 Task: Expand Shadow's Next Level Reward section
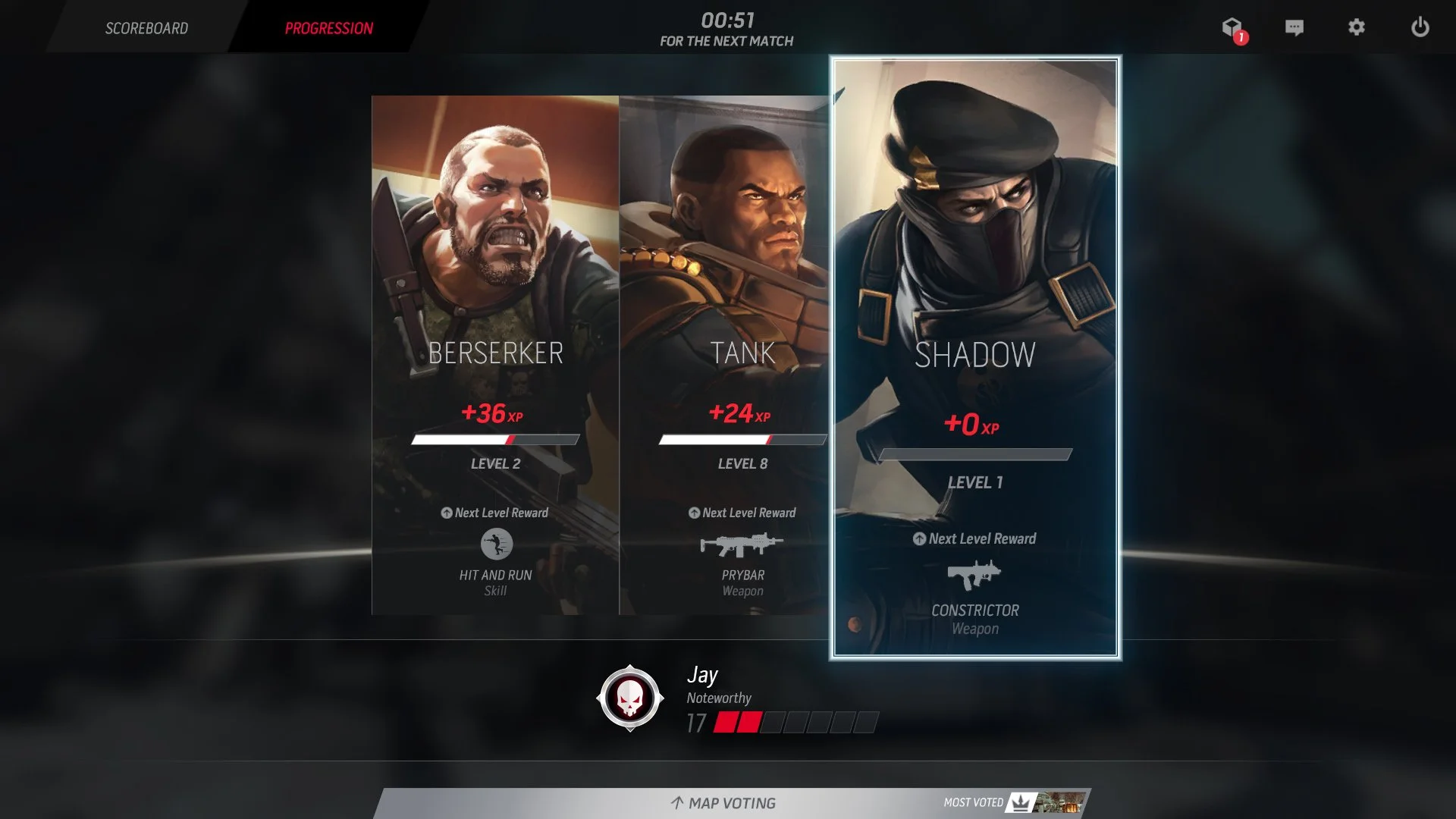coord(976,538)
